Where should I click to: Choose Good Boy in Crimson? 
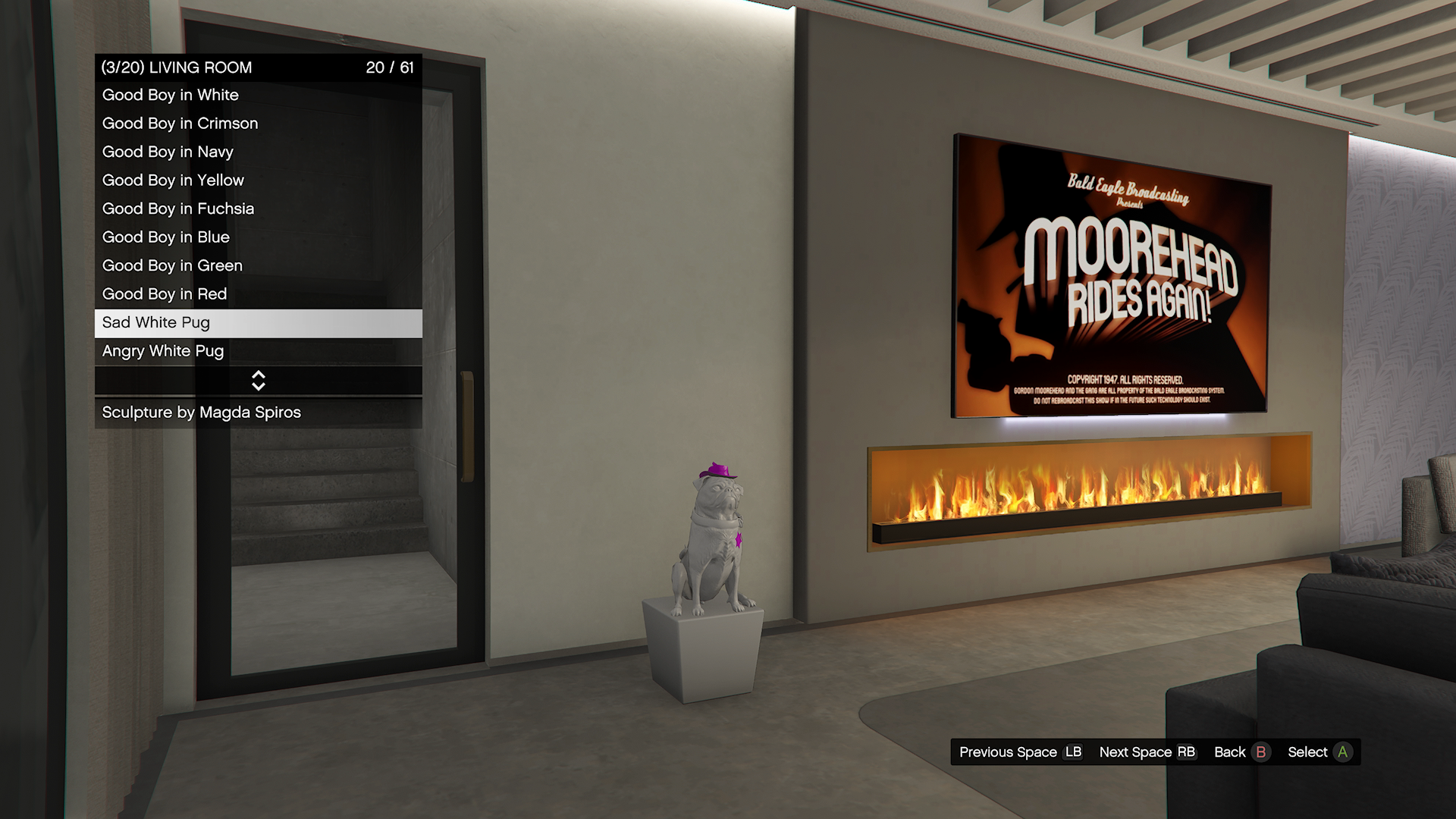(258, 124)
